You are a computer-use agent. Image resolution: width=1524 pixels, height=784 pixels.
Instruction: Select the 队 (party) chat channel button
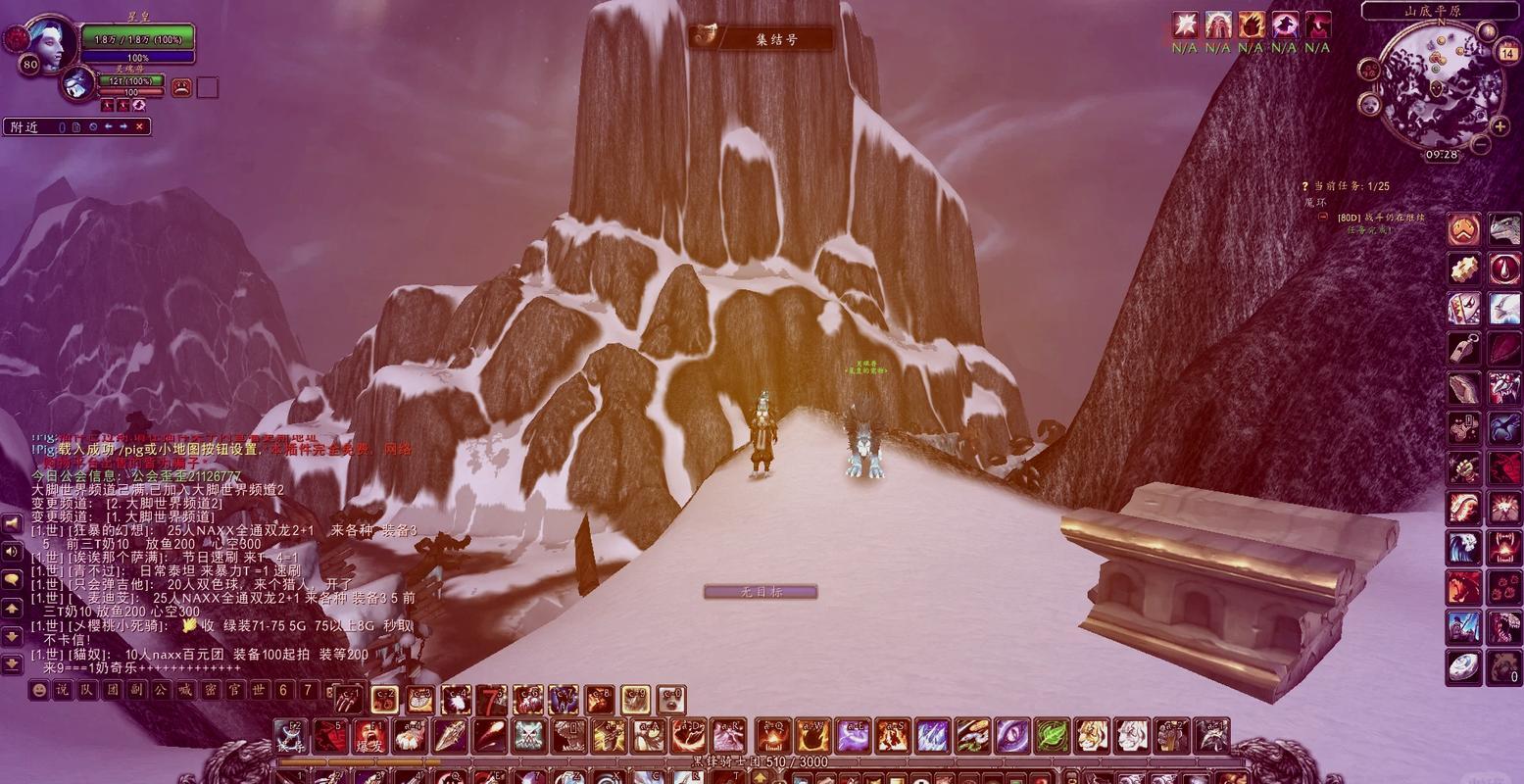point(87,690)
